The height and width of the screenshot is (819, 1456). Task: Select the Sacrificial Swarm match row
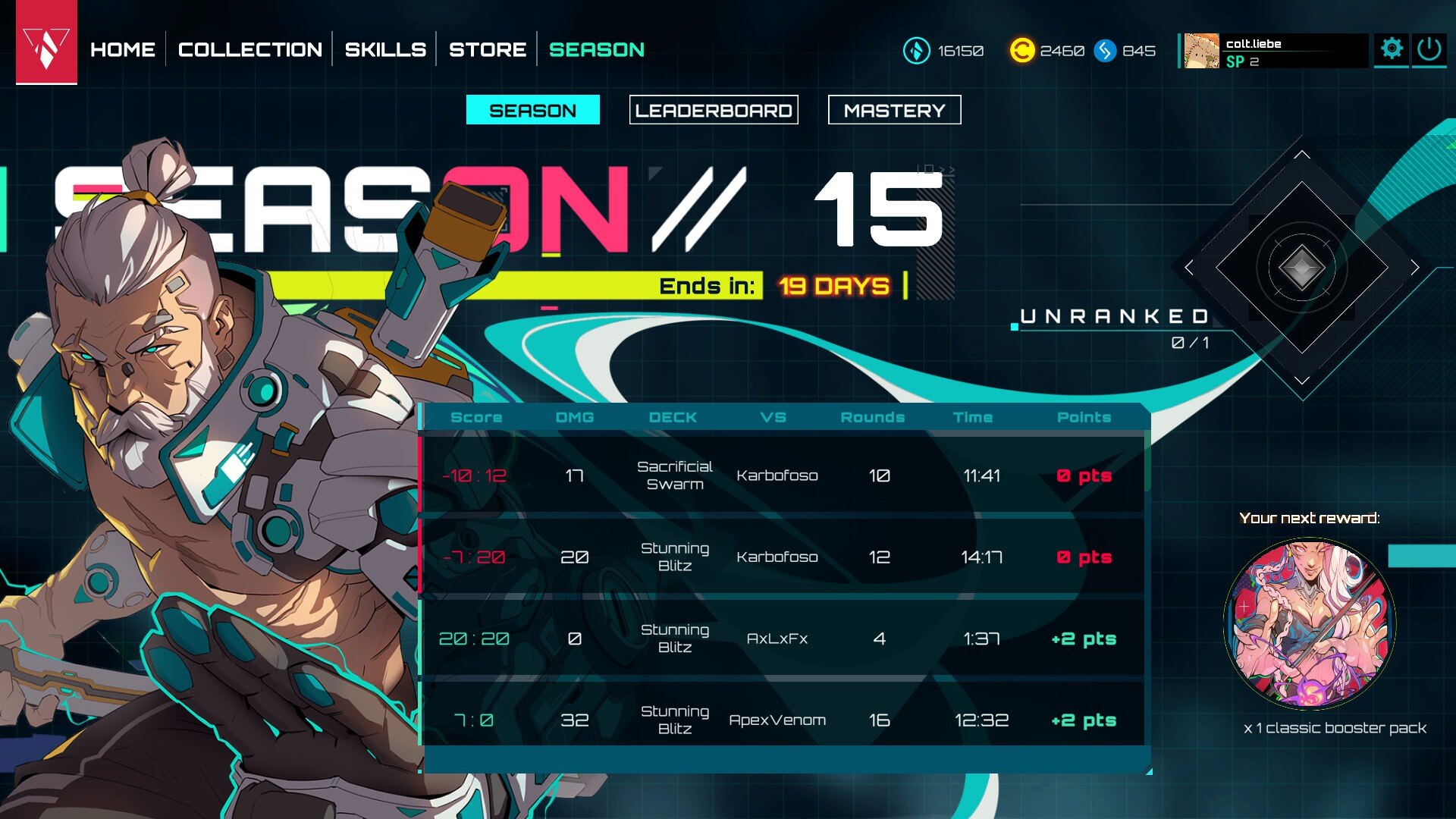[x=781, y=475]
